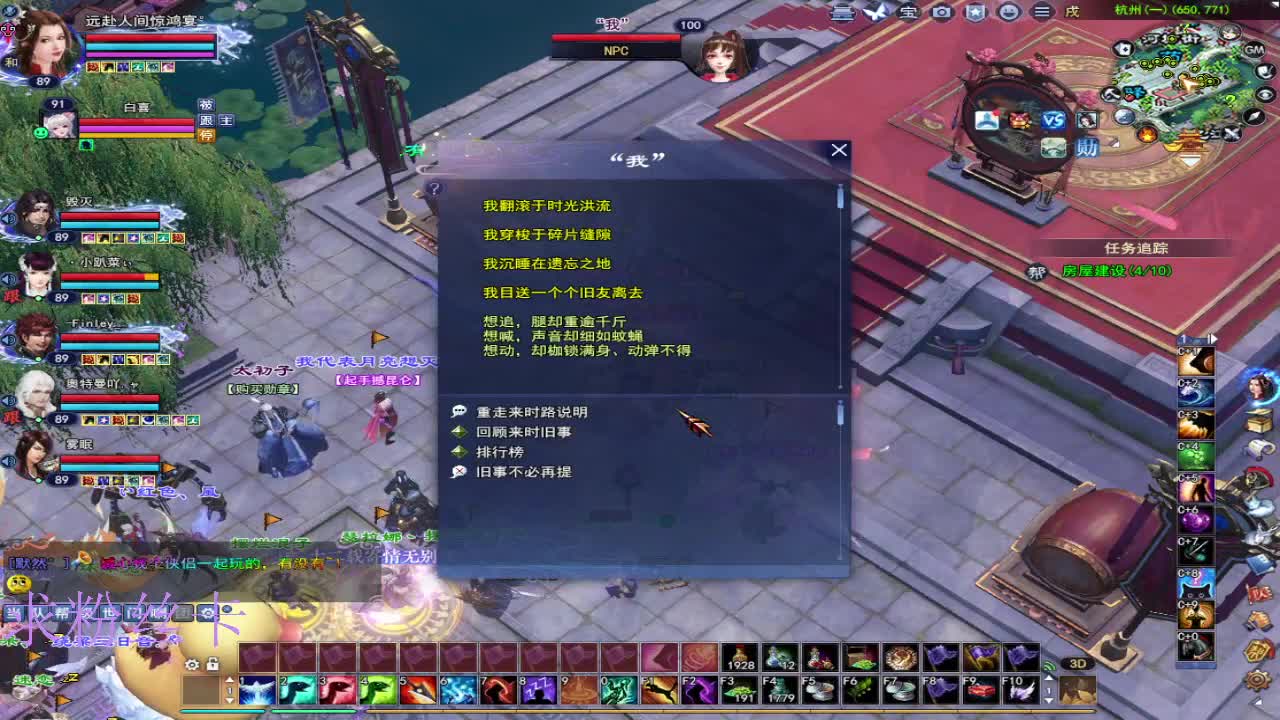Image resolution: width=1280 pixels, height=720 pixels.
Task: Select the VS arena icon near the minimap
Action: point(1053,121)
